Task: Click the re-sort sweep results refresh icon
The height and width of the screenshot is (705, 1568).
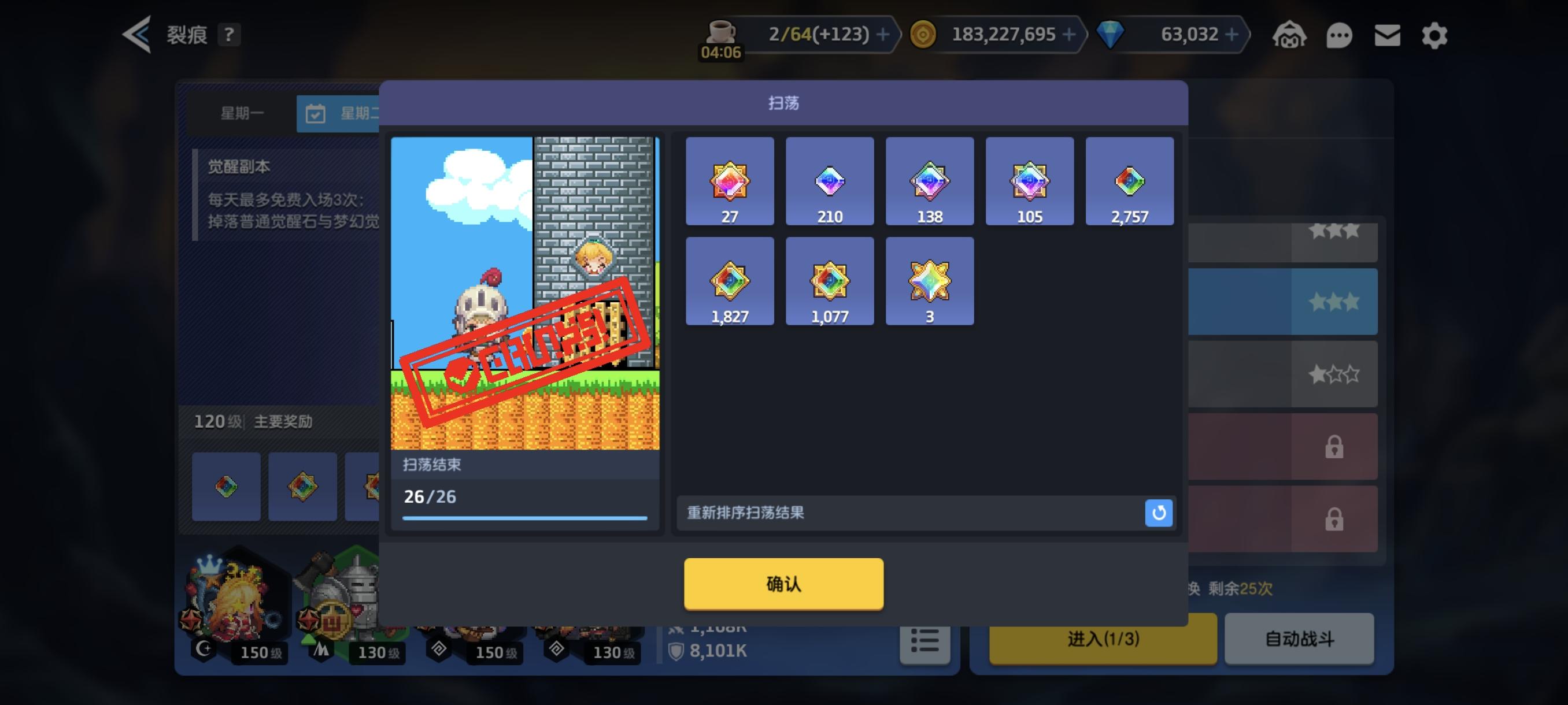Action: point(1158,513)
